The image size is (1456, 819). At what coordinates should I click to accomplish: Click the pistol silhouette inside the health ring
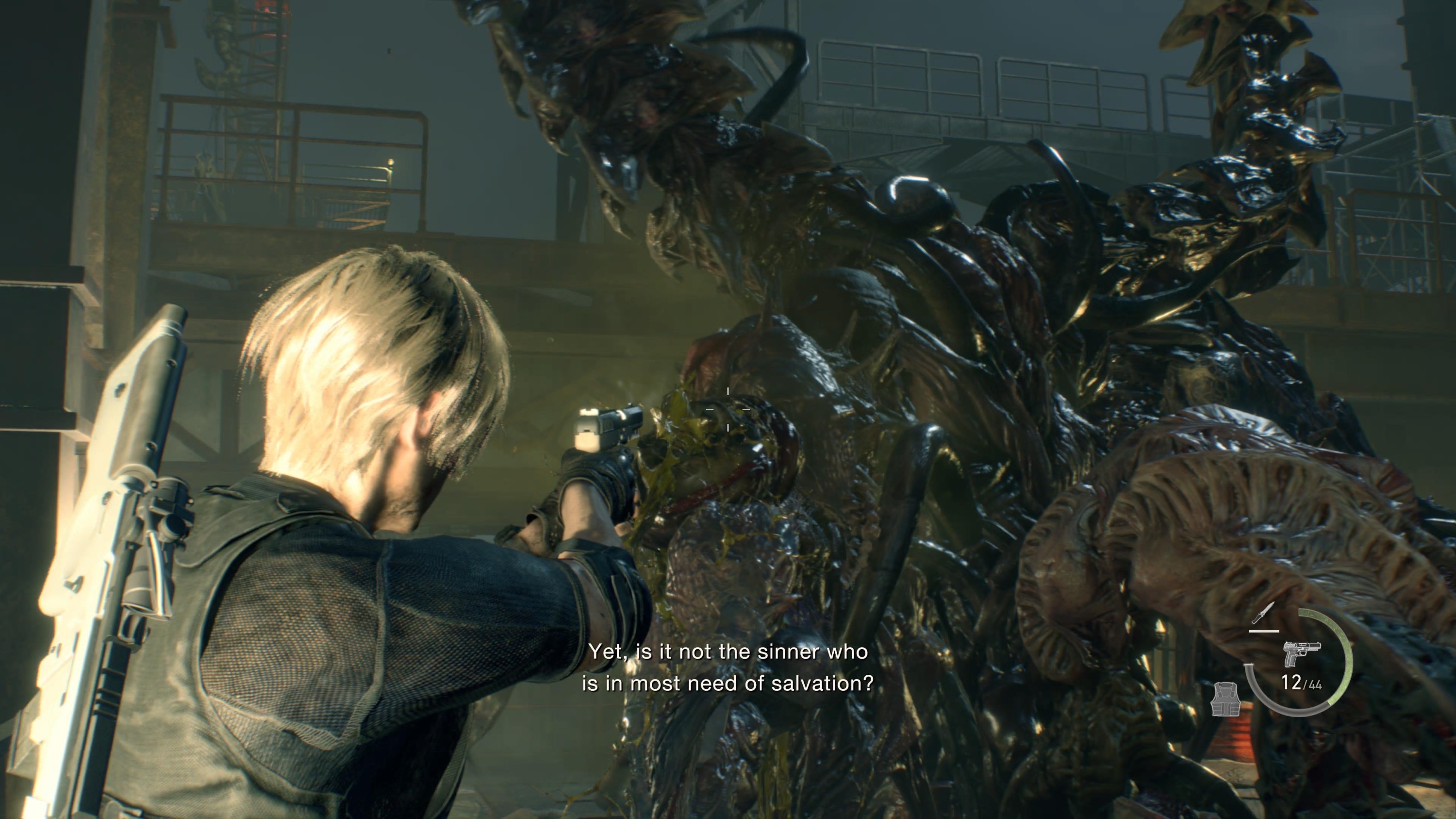point(1303,654)
